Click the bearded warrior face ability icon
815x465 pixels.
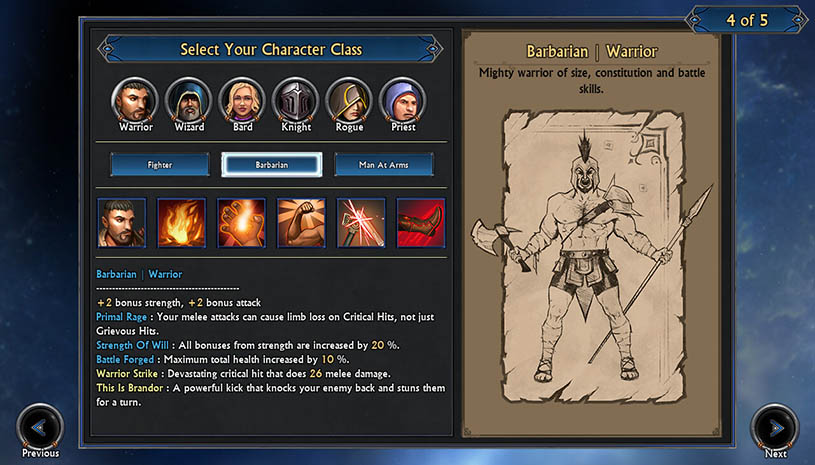pos(122,223)
